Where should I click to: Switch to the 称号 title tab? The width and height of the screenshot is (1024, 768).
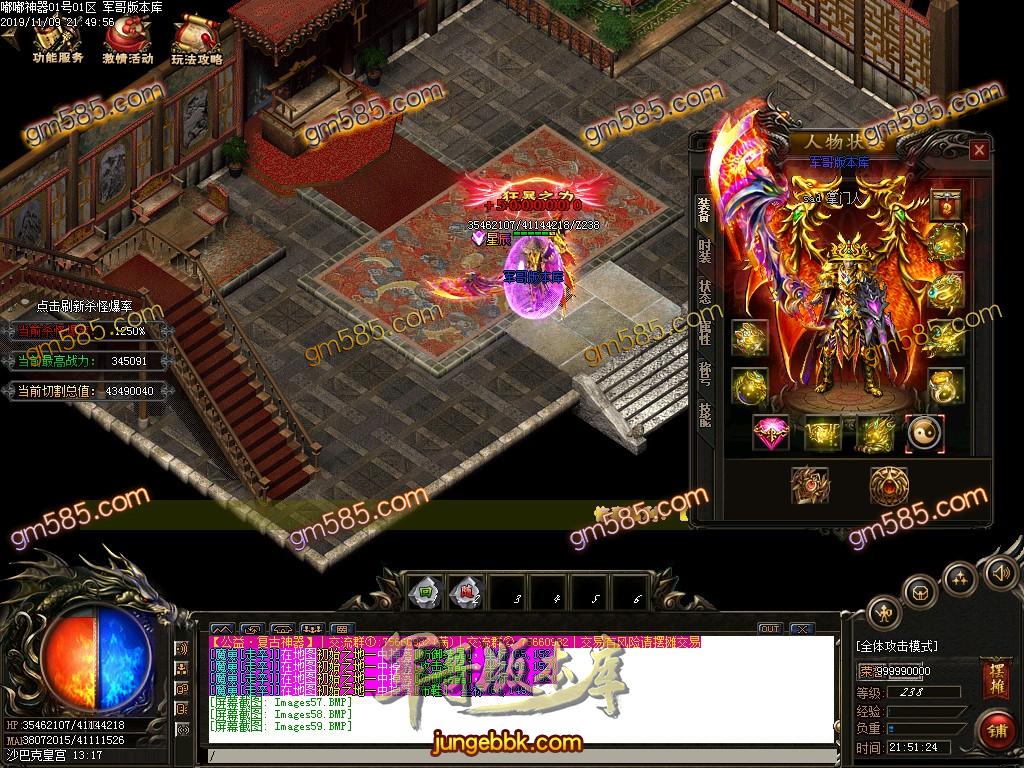[705, 375]
